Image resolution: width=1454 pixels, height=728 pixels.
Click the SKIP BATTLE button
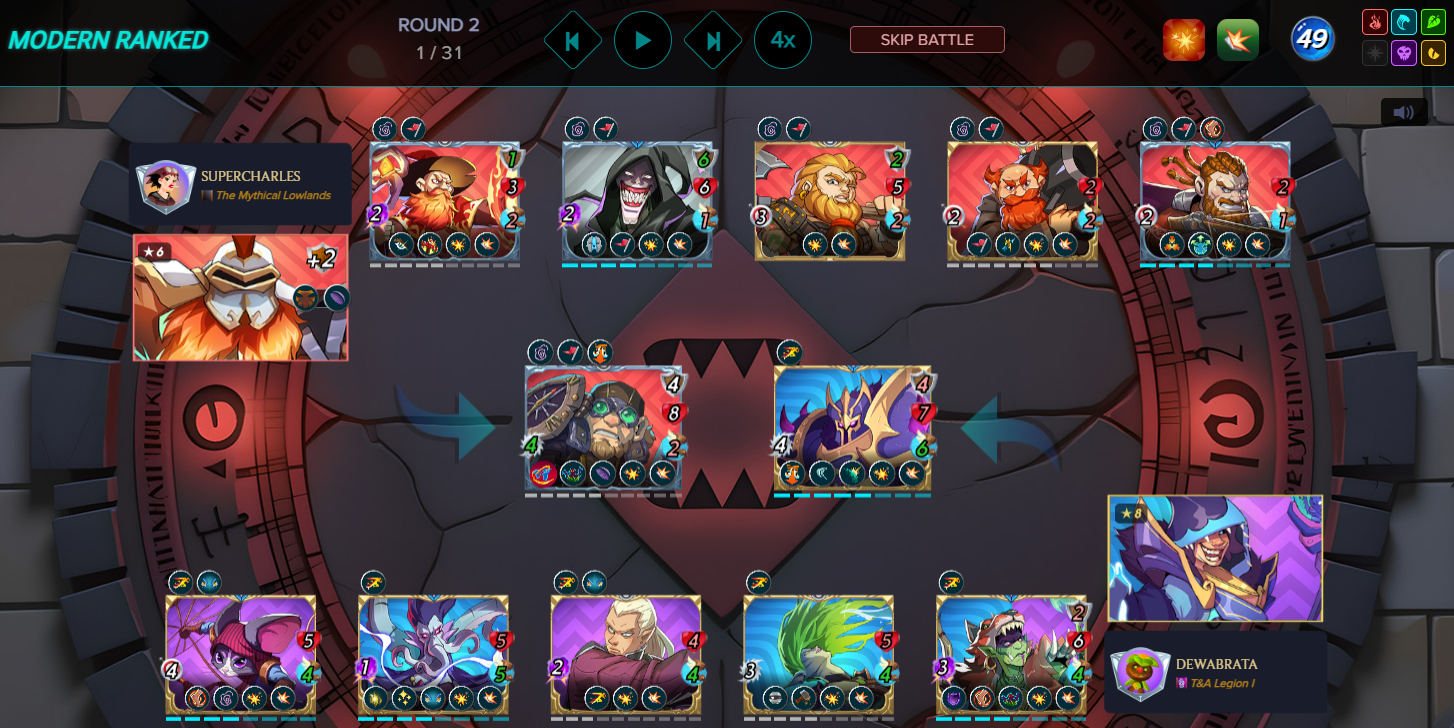pos(926,40)
